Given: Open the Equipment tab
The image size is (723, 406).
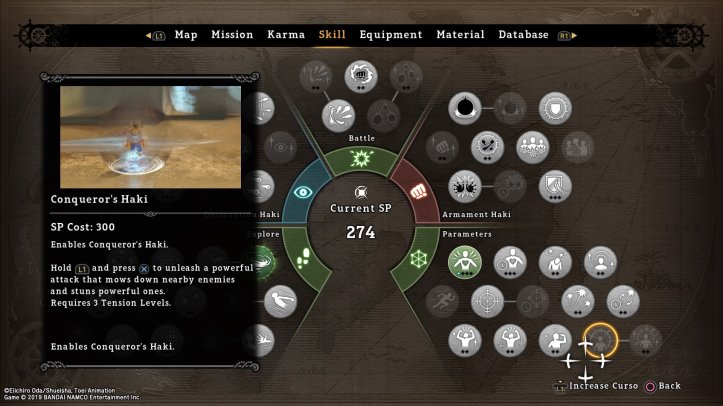Looking at the screenshot, I should [x=391, y=35].
